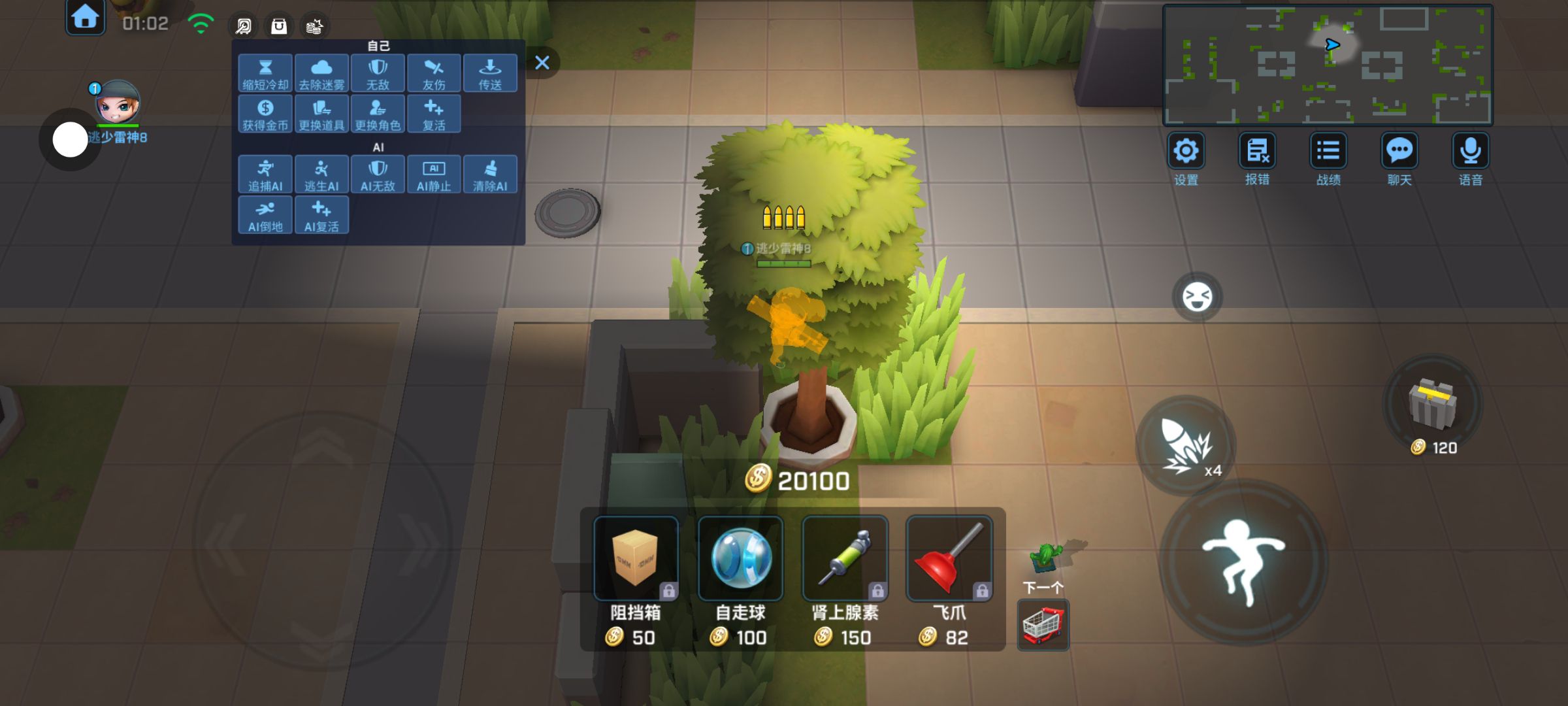Tap the home button

[x=85, y=18]
